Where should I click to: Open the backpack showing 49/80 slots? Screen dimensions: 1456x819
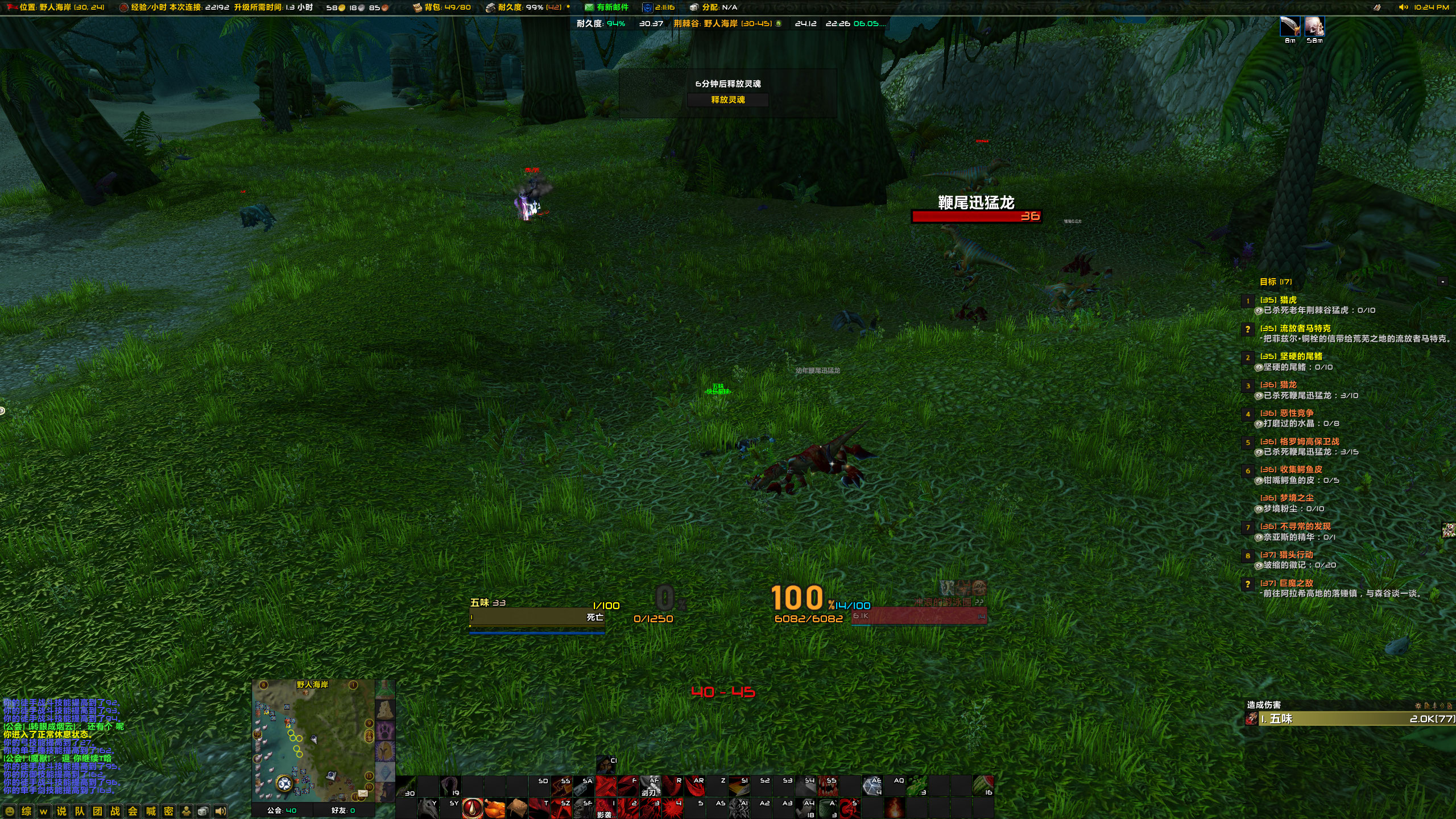coord(418,7)
